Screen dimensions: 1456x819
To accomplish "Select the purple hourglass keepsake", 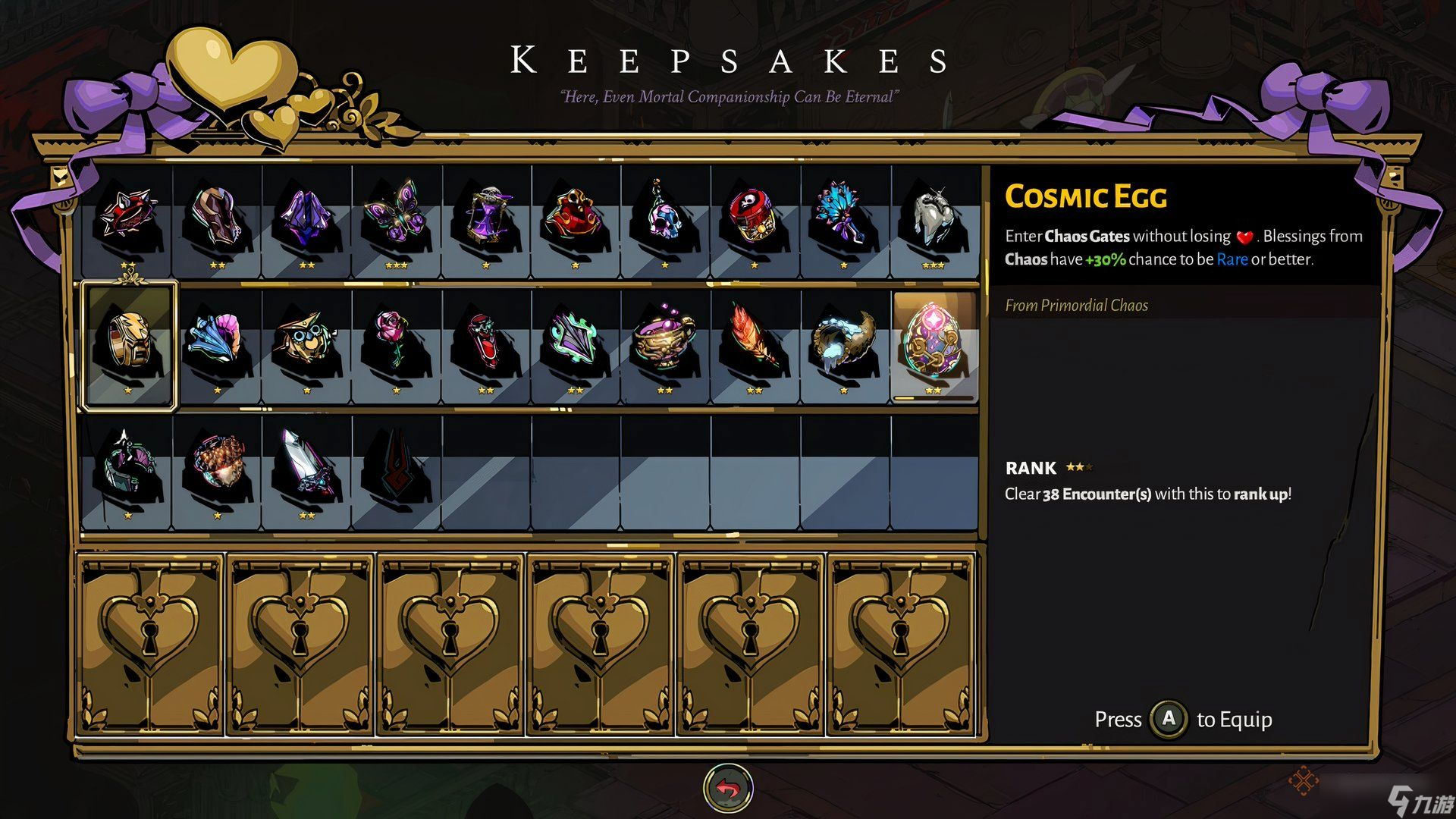I will point(486,217).
